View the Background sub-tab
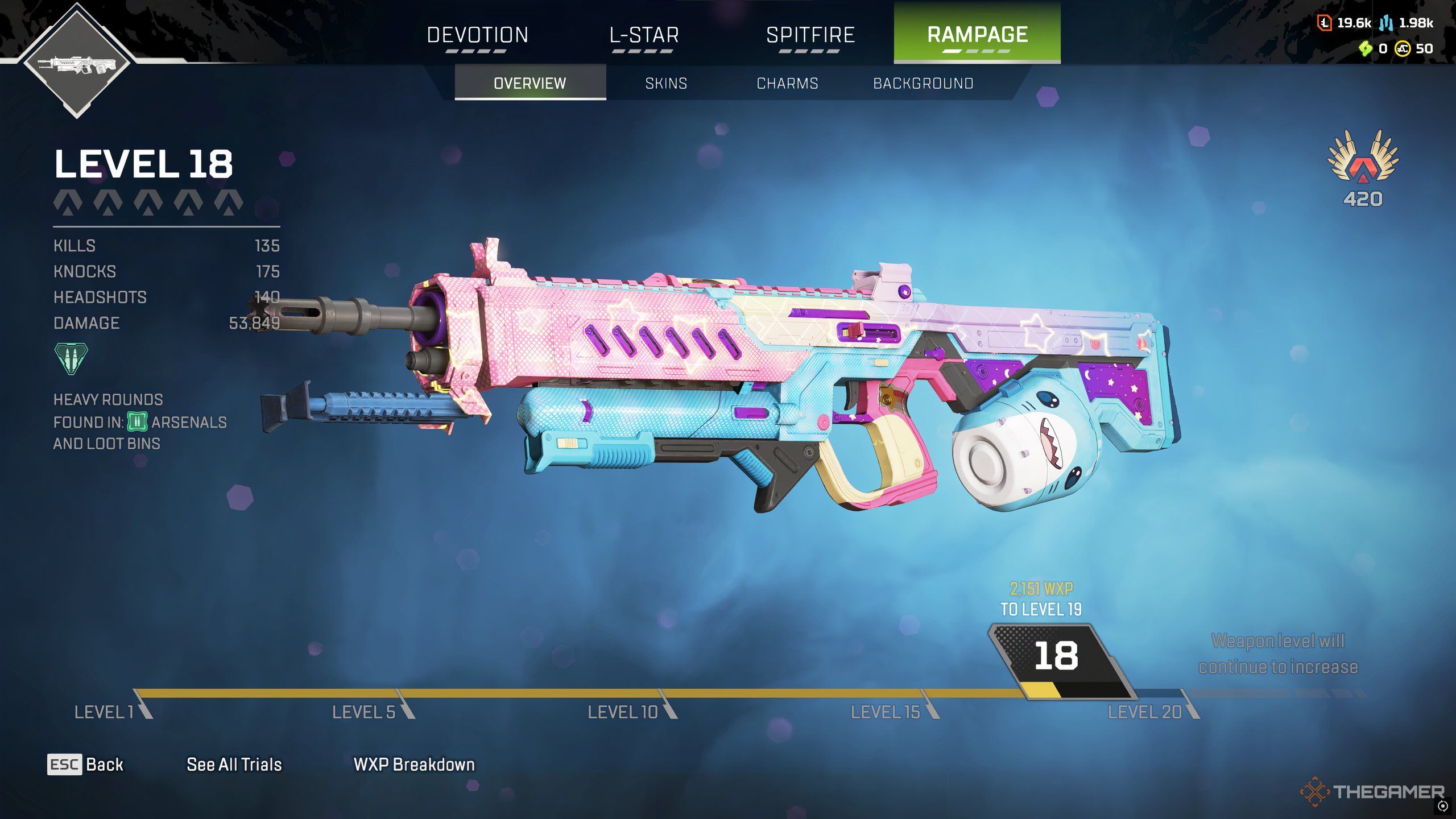This screenshot has height=819, width=1456. pyautogui.click(x=923, y=84)
